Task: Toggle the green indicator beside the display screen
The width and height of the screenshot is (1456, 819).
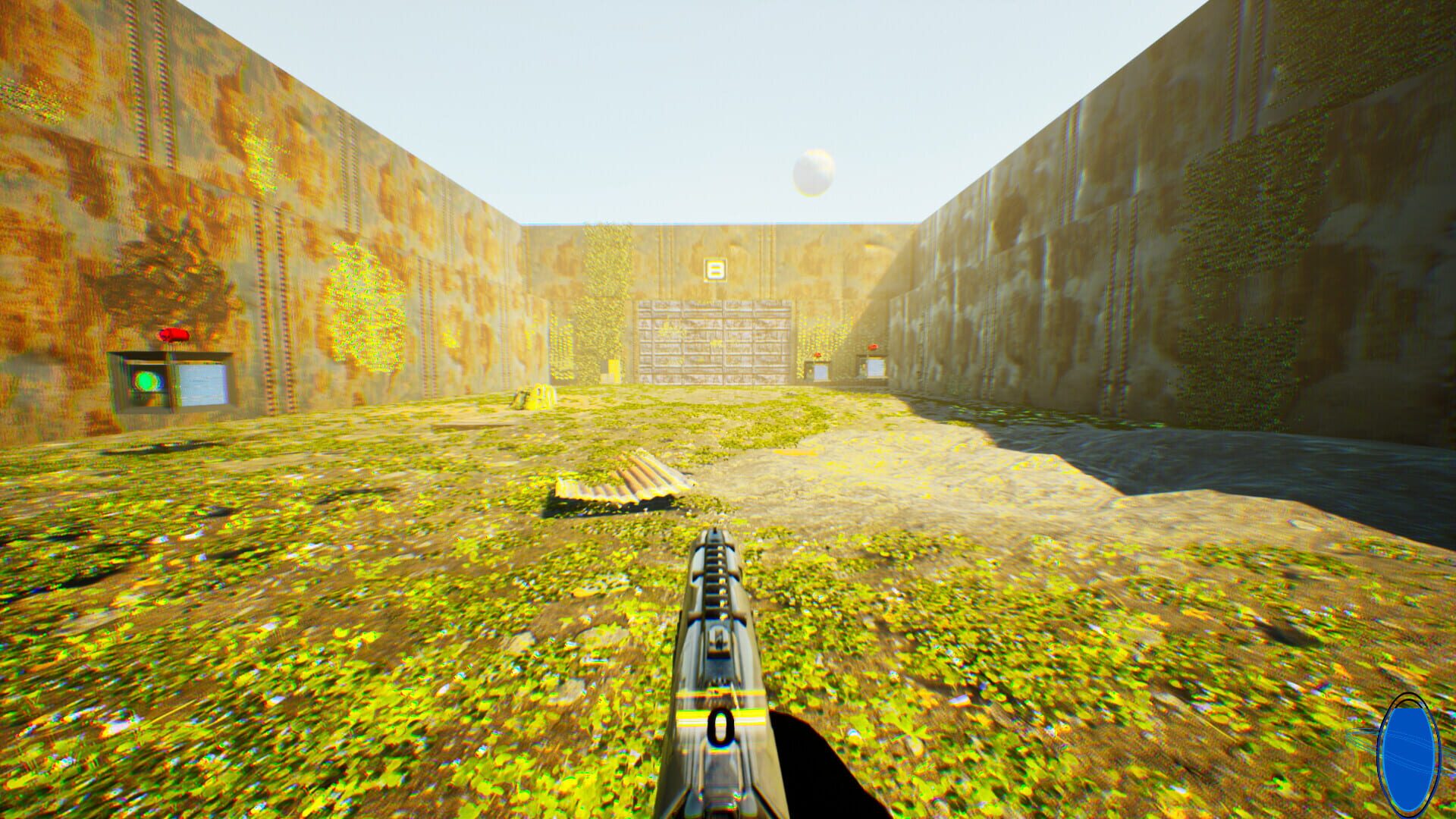Action: [x=146, y=381]
